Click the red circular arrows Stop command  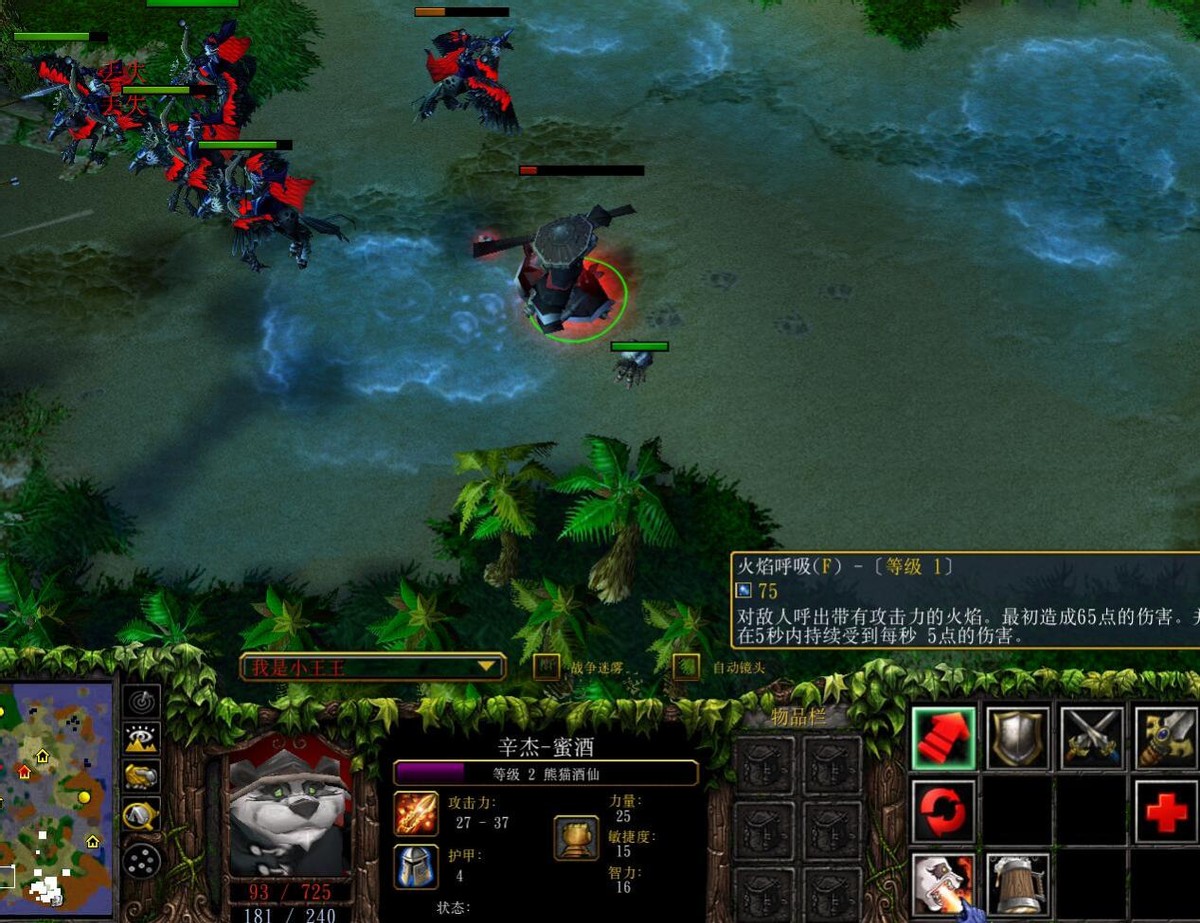tap(943, 812)
